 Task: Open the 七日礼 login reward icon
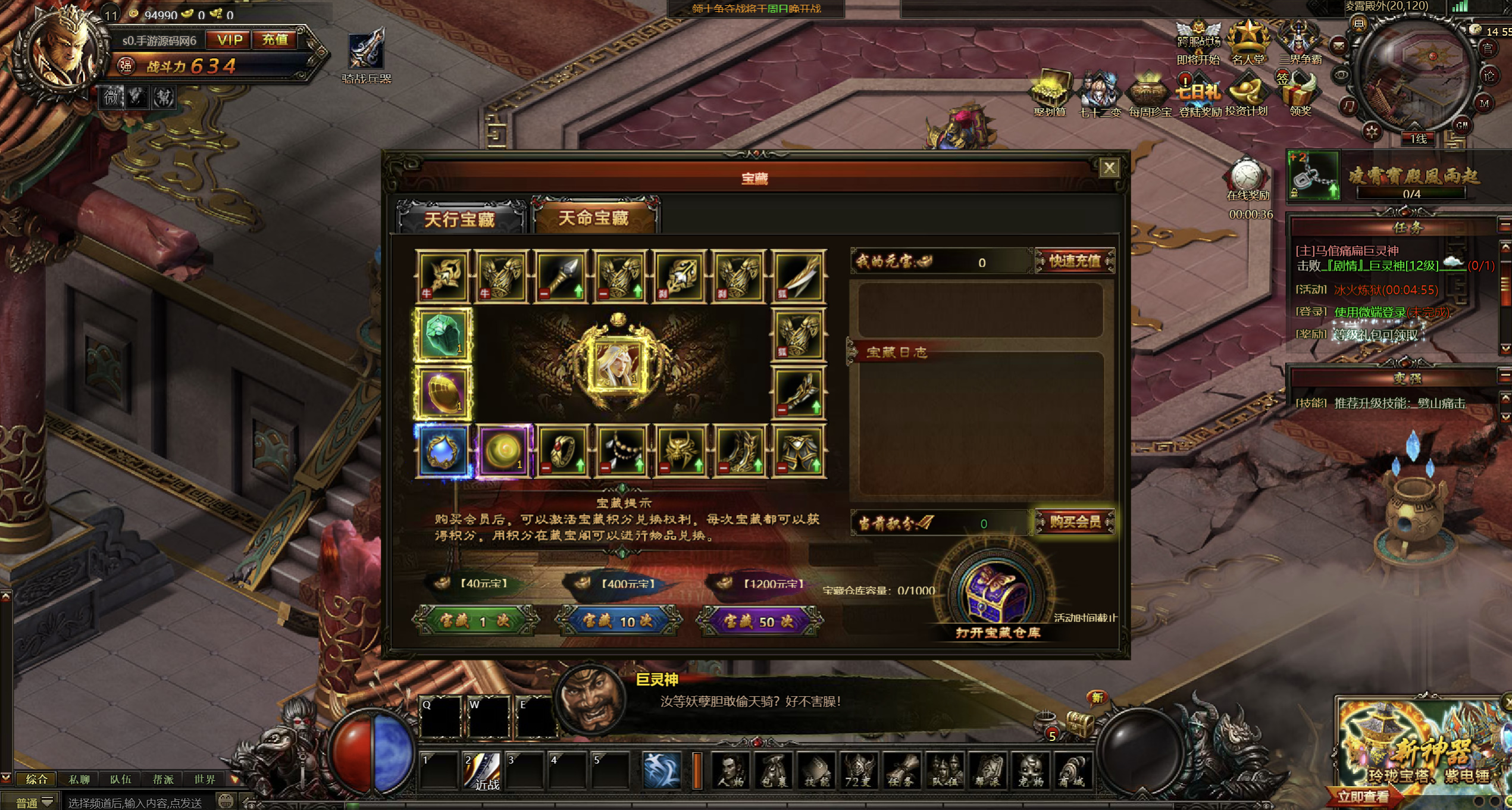1198,95
